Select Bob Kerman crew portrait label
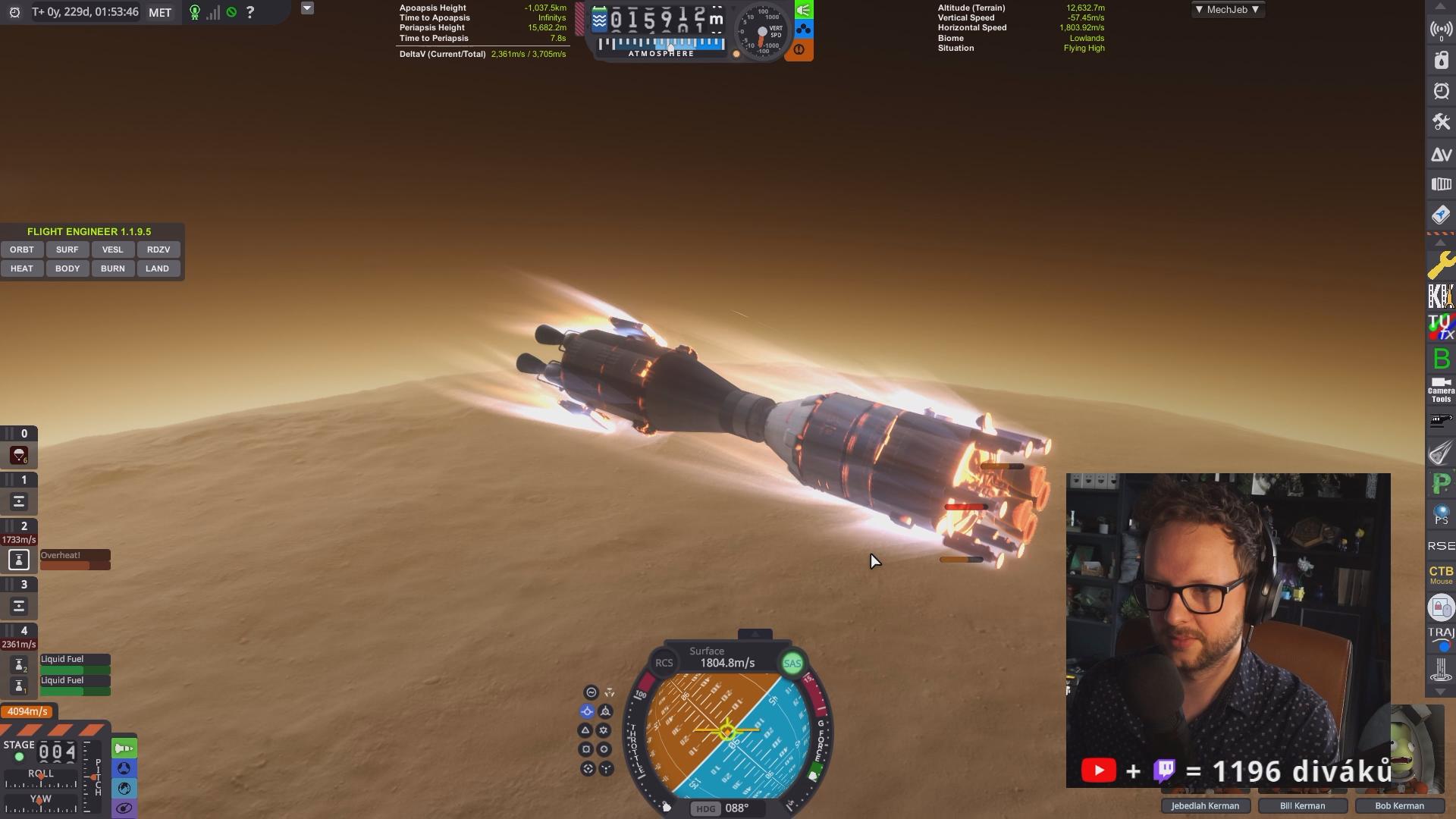This screenshot has height=819, width=1456. 1399,805
